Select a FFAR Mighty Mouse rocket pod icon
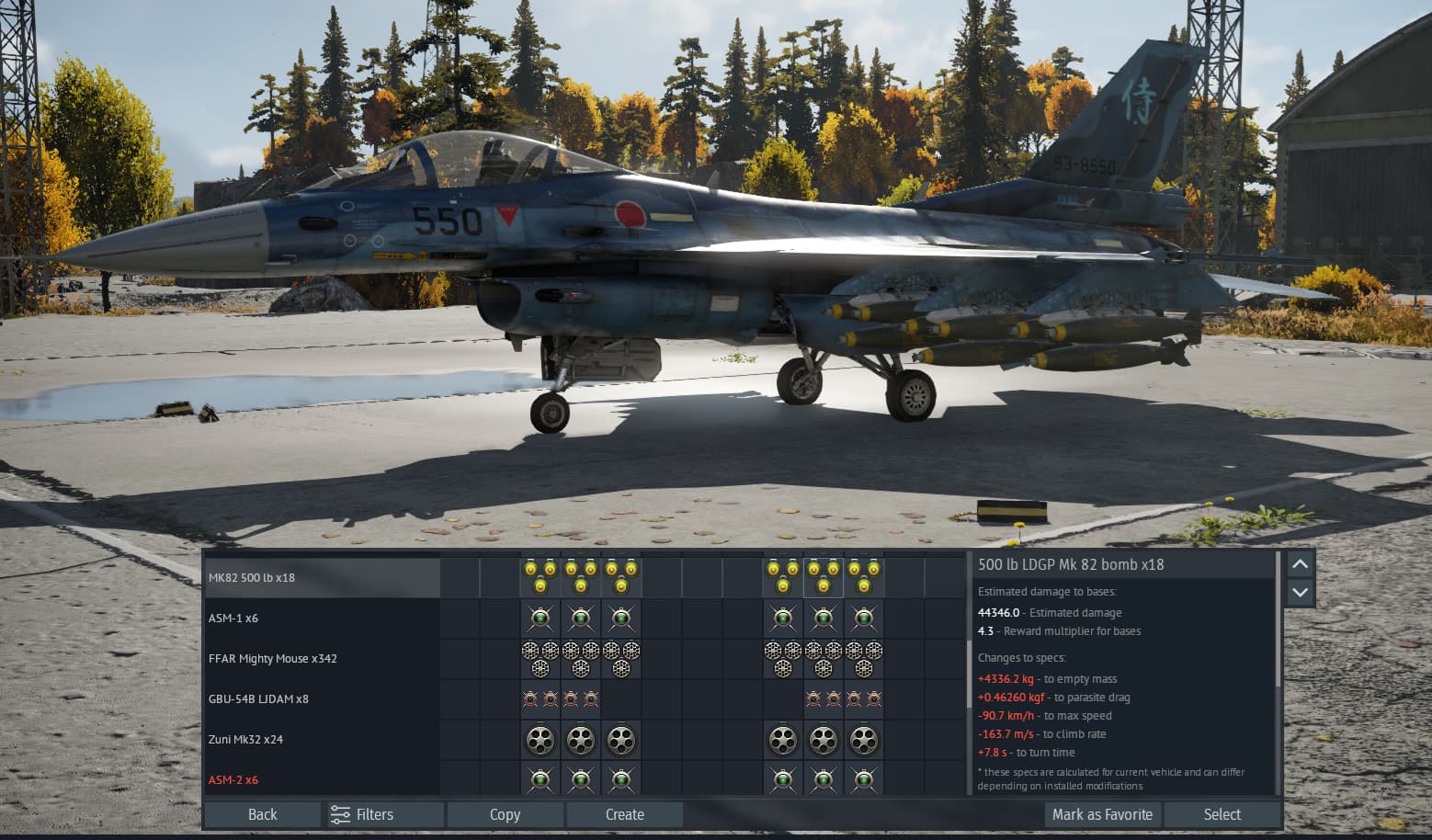The width and height of the screenshot is (1432, 840). 581,658
